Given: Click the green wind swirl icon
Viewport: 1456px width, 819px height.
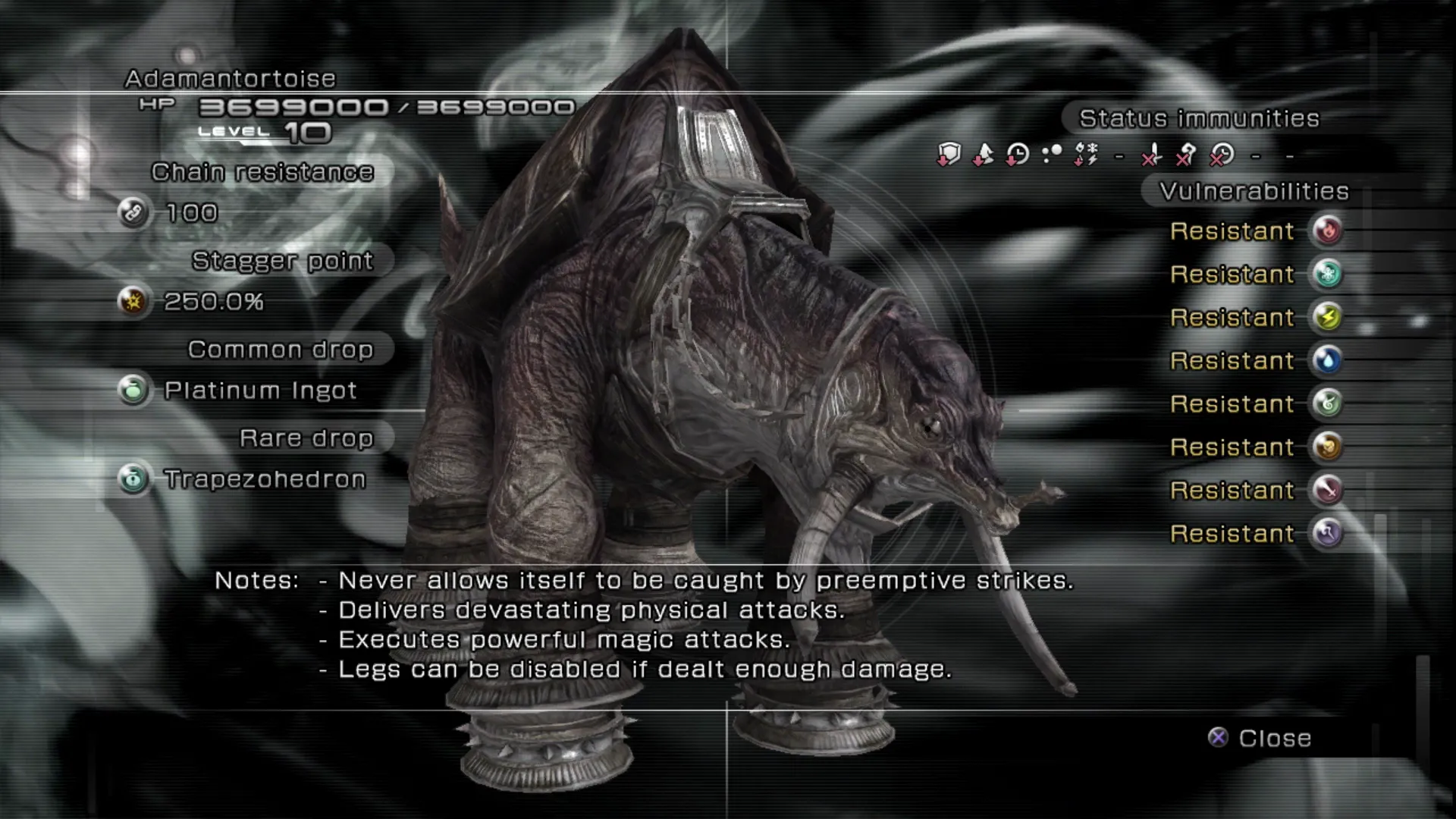Looking at the screenshot, I should pos(1327,403).
